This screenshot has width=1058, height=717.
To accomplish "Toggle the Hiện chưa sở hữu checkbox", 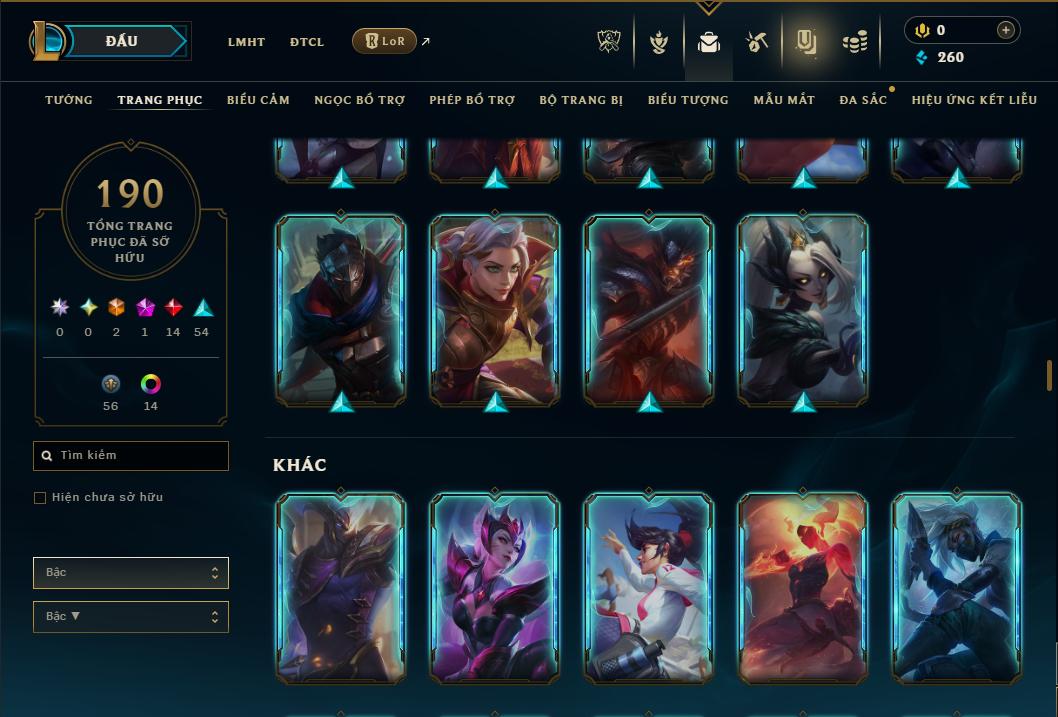I will coord(40,498).
